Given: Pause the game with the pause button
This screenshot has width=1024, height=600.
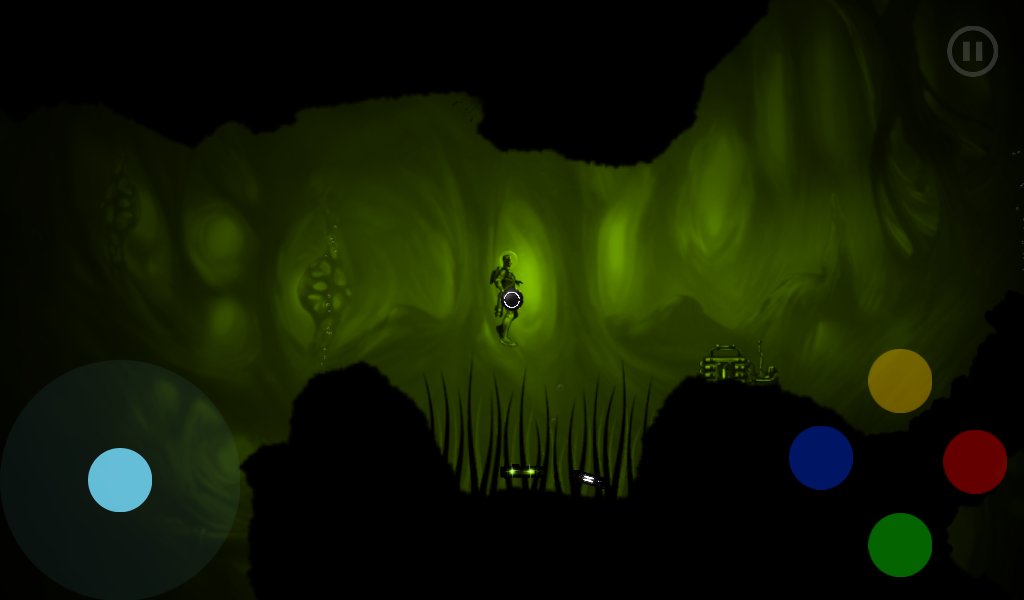Looking at the screenshot, I should tap(972, 51).
